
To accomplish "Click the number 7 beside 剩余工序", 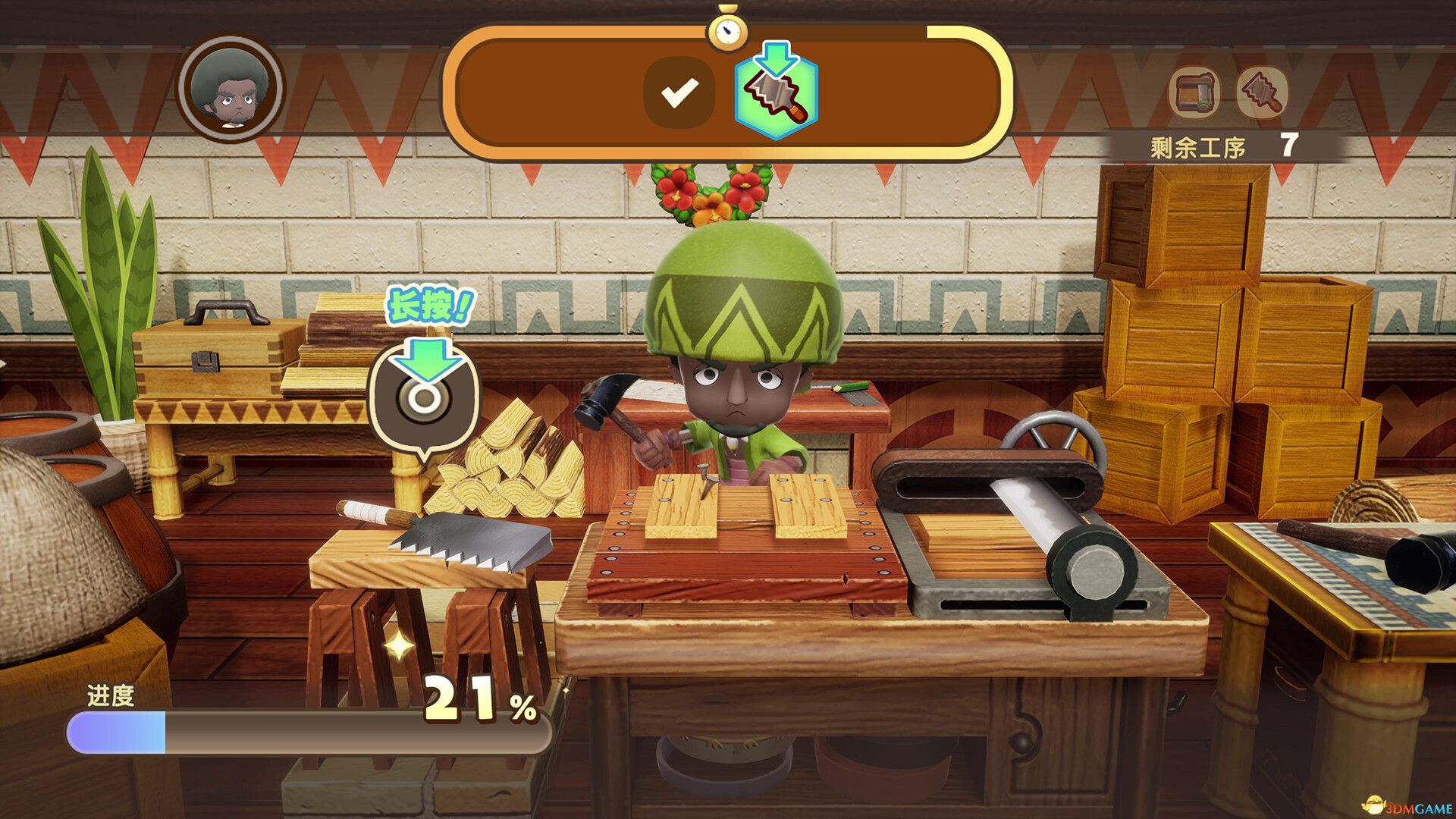I will pyautogui.click(x=1289, y=146).
